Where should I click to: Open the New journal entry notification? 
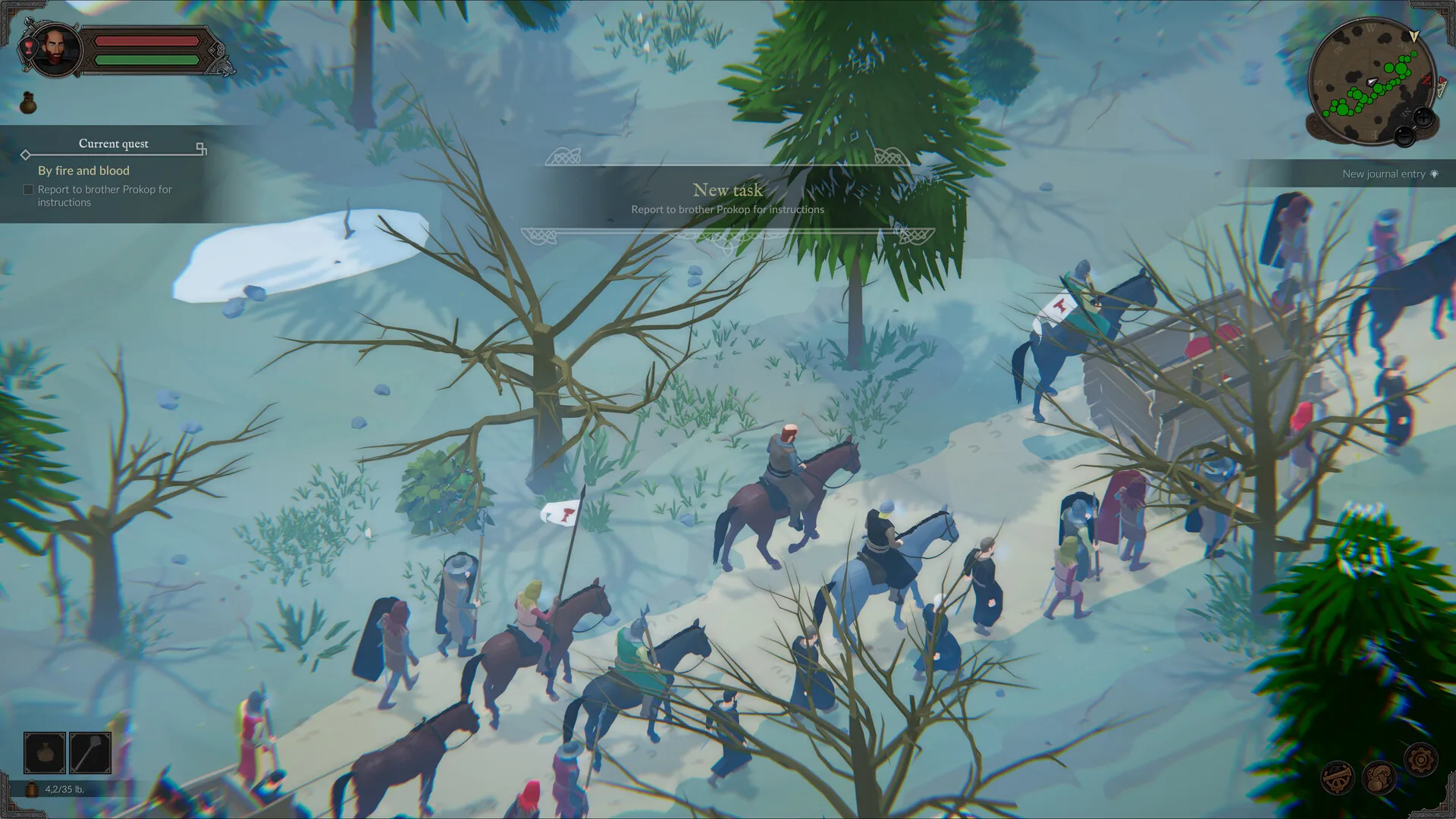coord(1389,174)
